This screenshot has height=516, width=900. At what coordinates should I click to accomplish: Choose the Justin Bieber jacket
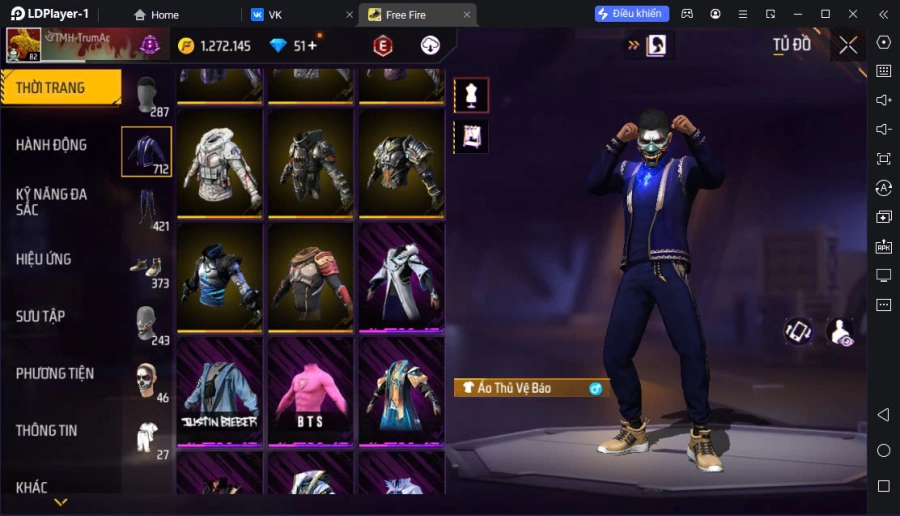coord(220,390)
